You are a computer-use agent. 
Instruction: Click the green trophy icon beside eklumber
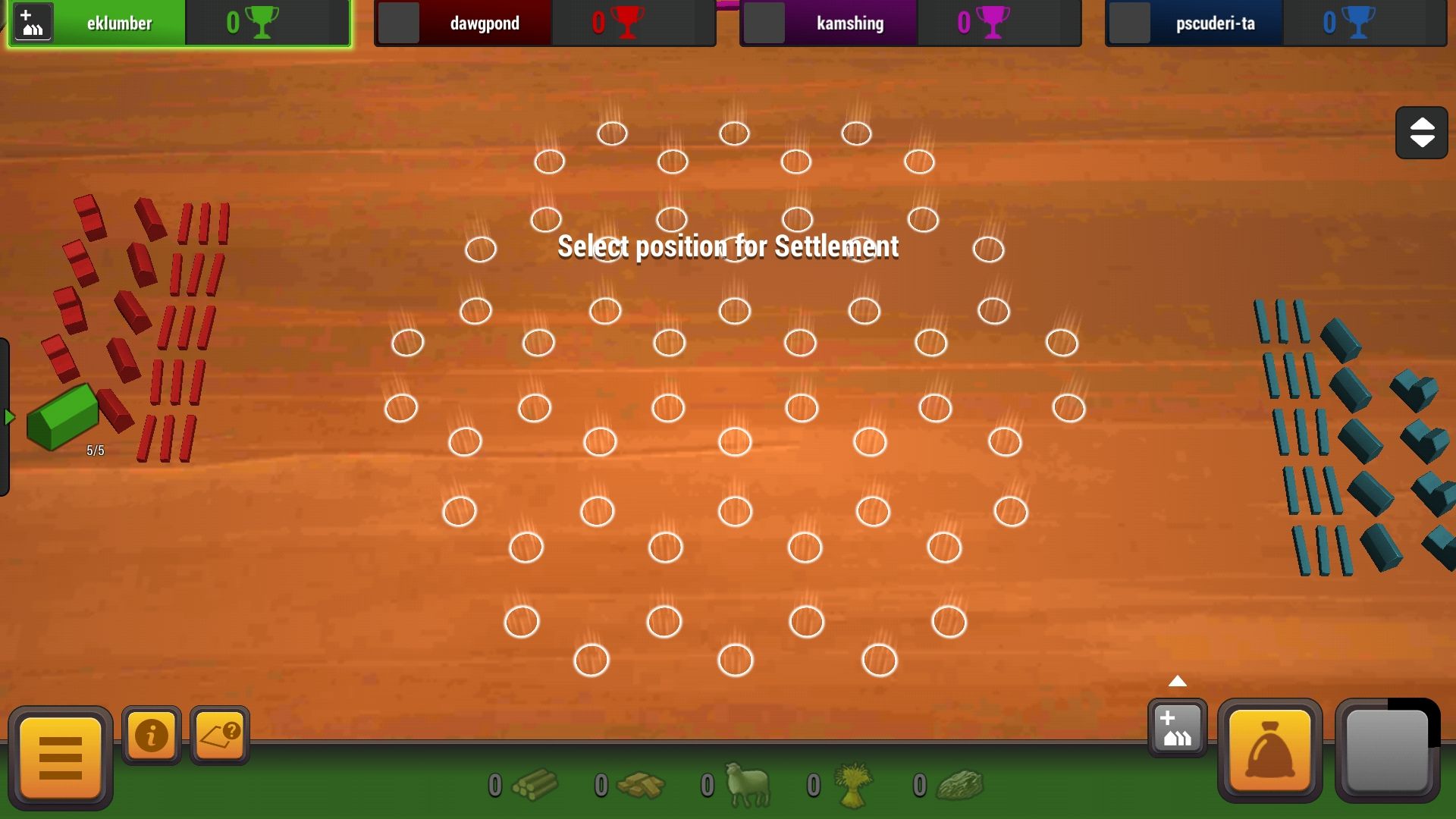pos(262,23)
